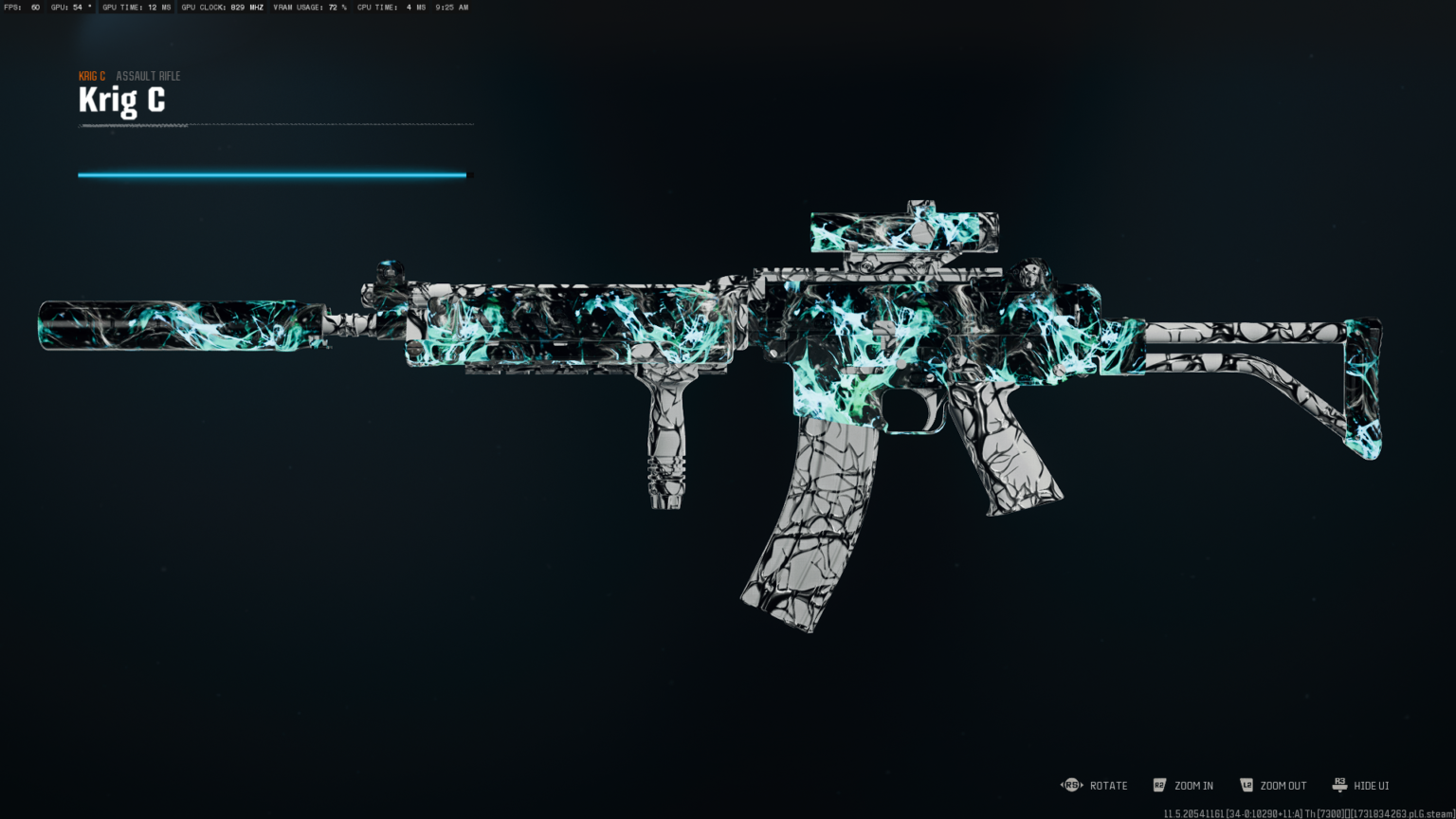Click the build version text bottom right
1456x819 pixels.
click(x=1308, y=812)
